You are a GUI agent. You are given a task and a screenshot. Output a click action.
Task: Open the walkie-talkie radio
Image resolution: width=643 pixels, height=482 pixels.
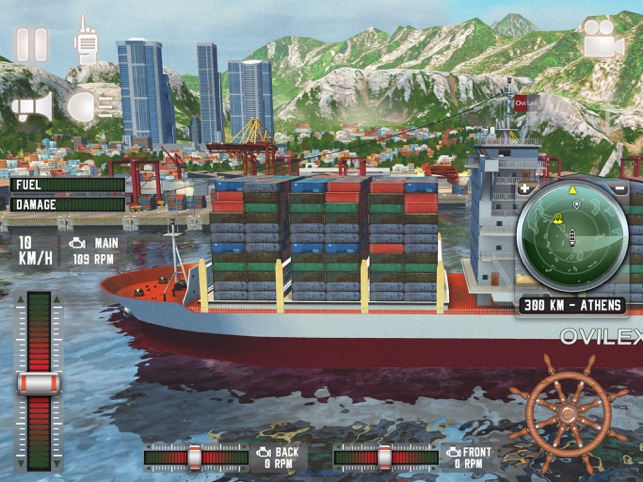click(86, 41)
